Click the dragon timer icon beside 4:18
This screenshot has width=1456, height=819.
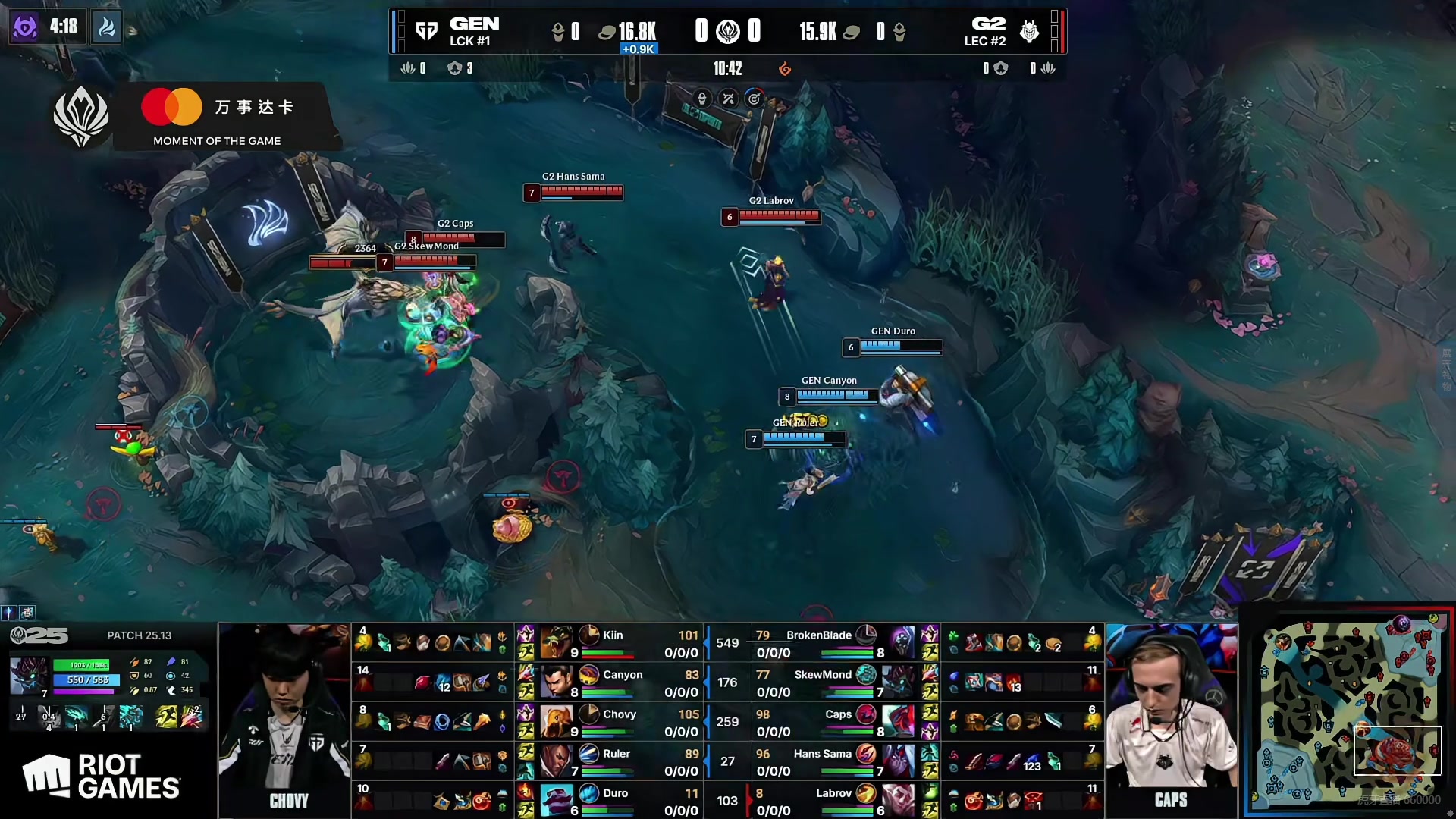pos(107,27)
